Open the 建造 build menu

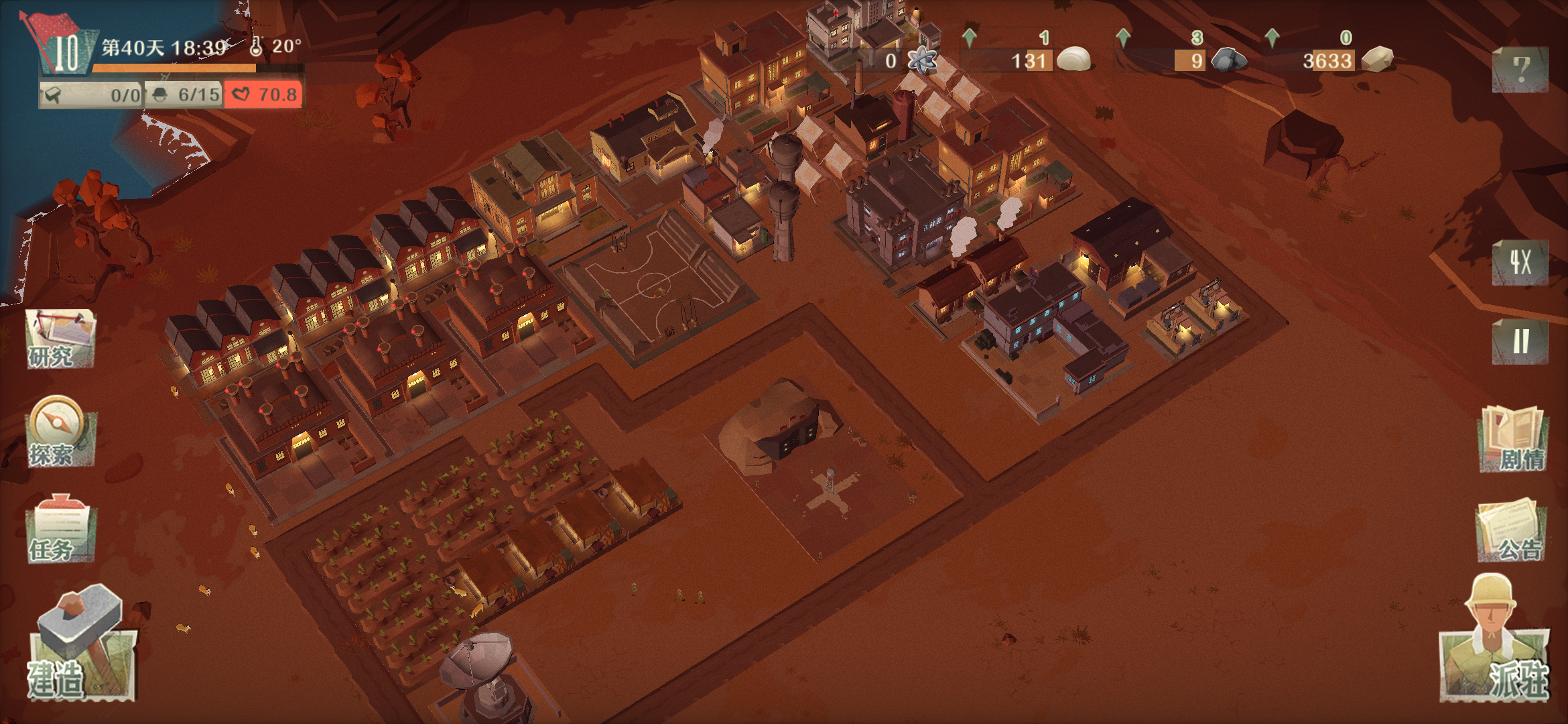[x=80, y=647]
